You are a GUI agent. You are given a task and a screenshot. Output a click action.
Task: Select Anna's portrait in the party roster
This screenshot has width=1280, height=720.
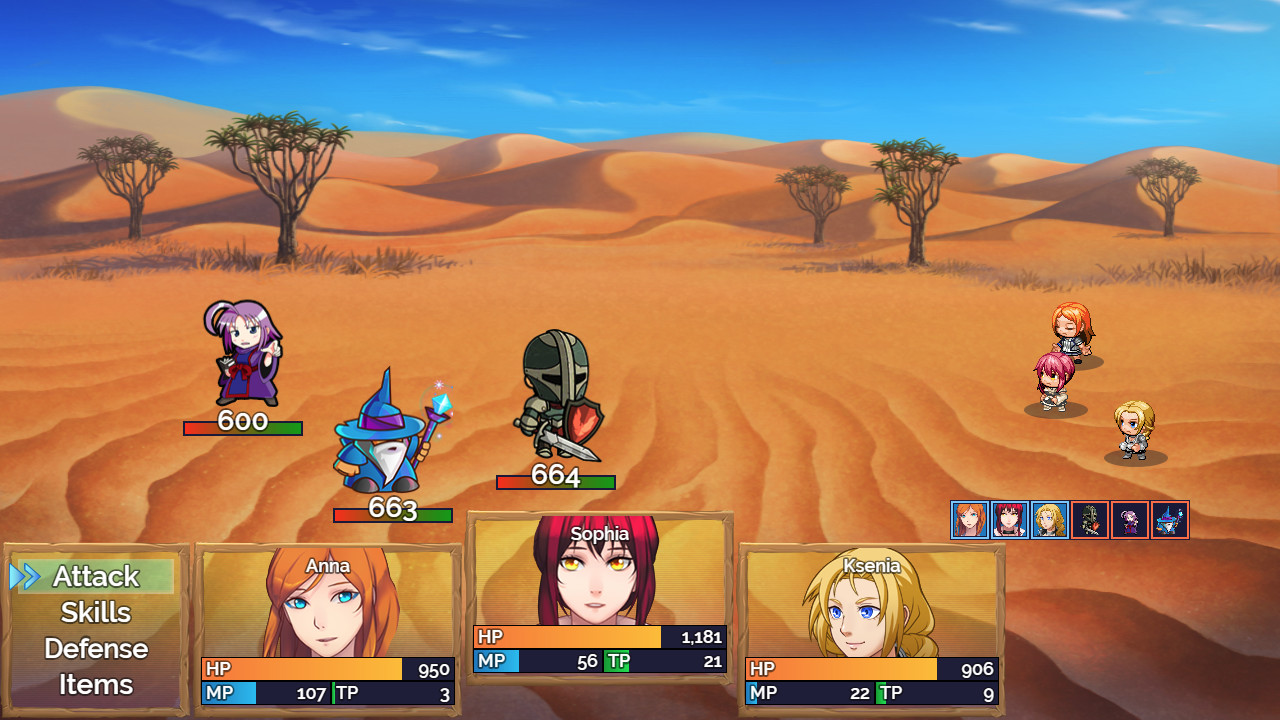point(967,520)
